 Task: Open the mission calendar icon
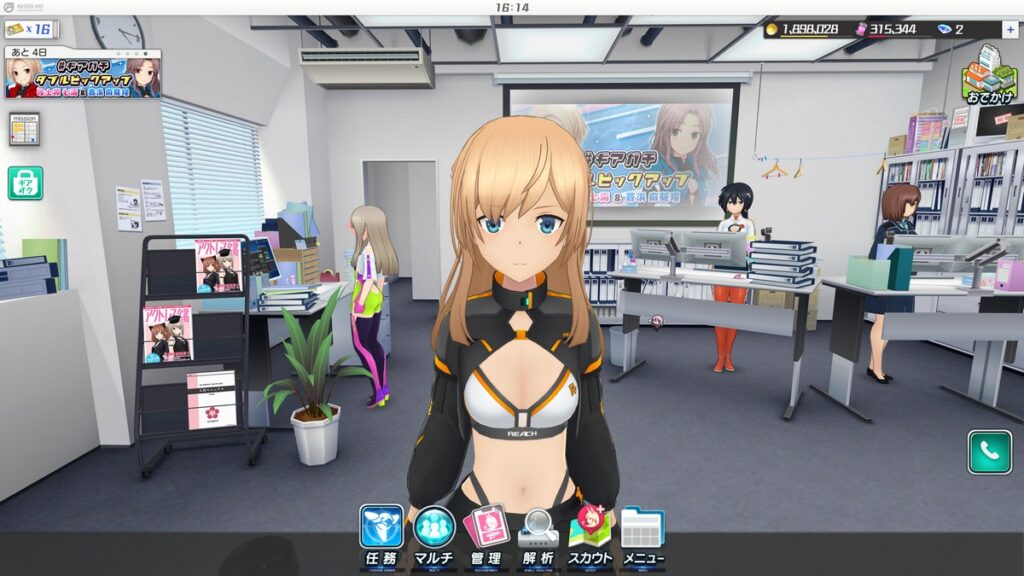click(24, 128)
